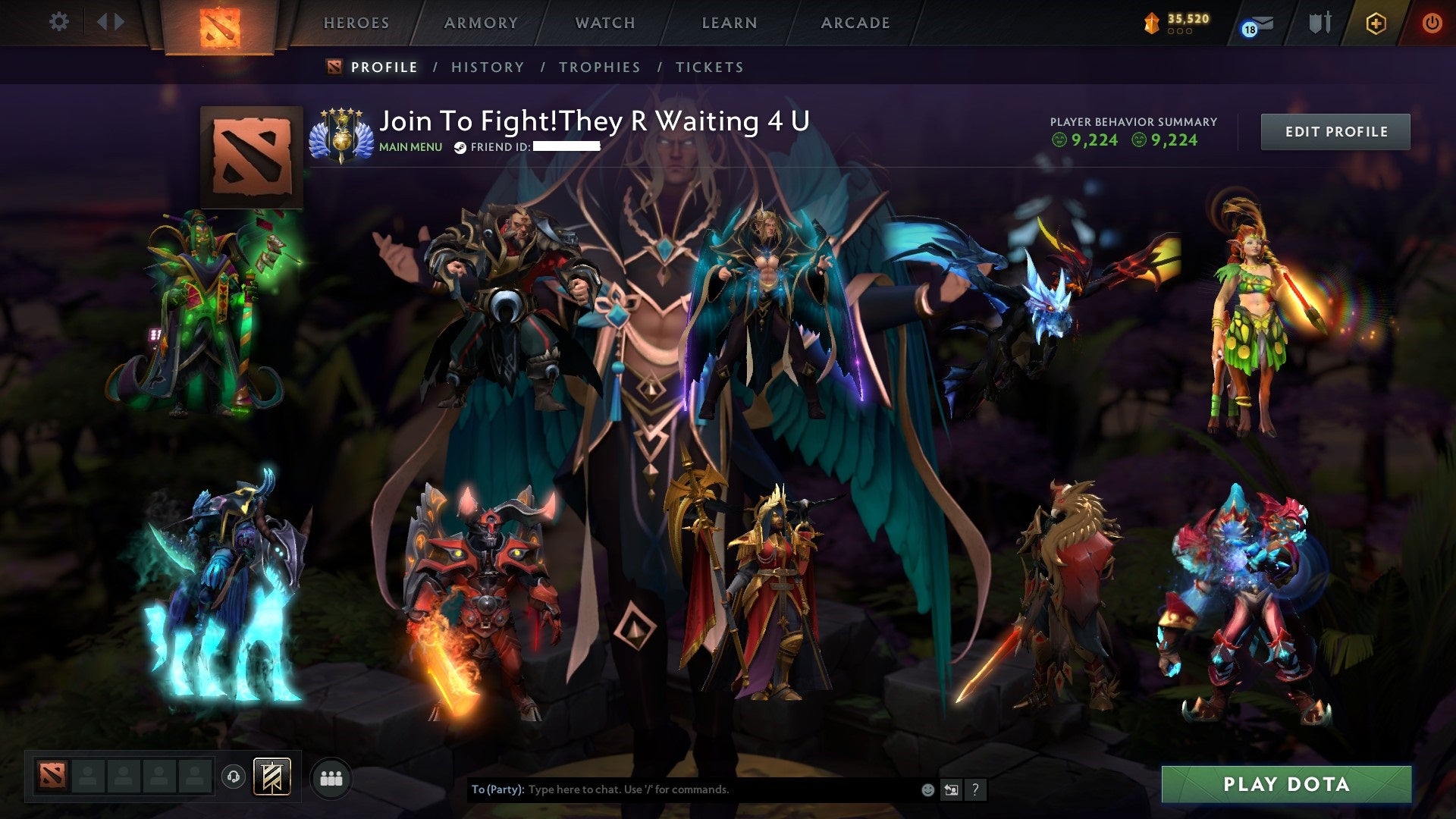
Task: Open the chat wheel icon in the chat bar
Action: pyautogui.click(x=950, y=789)
